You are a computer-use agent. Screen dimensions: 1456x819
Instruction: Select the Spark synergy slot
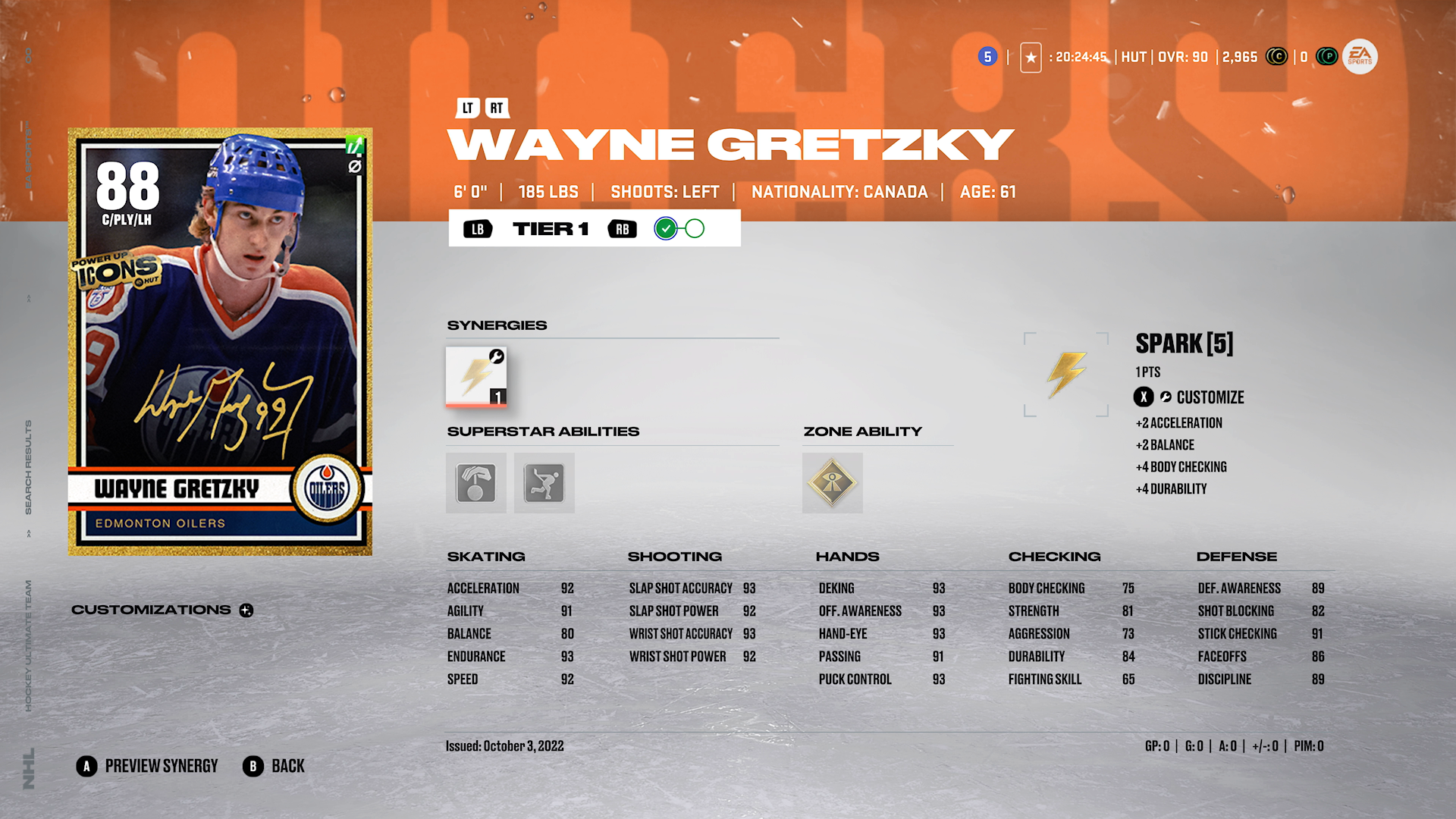pyautogui.click(x=476, y=377)
